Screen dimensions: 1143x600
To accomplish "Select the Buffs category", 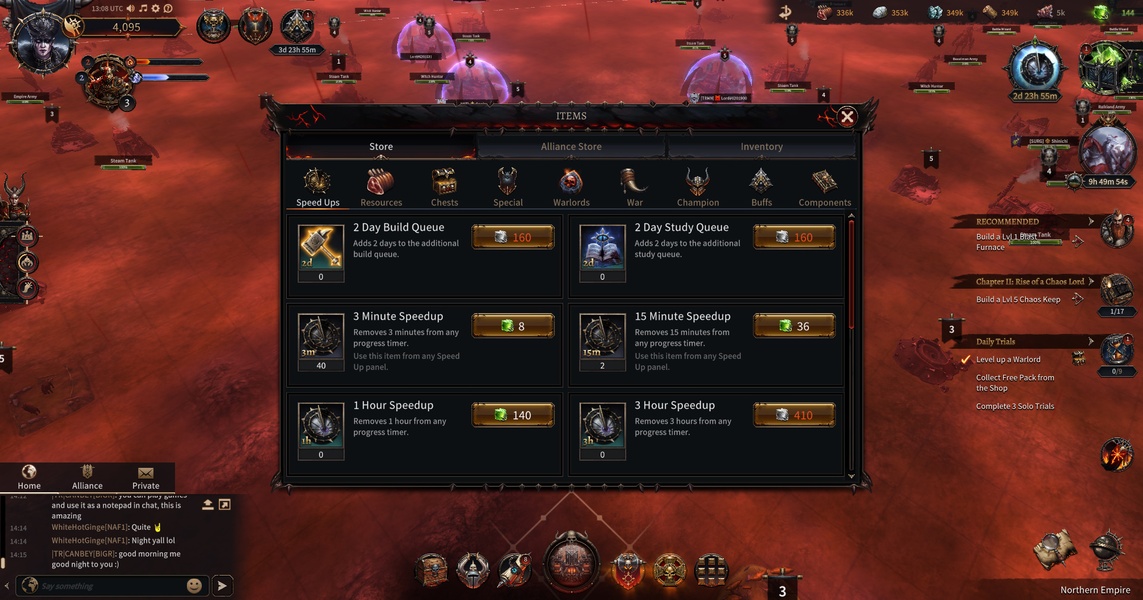I will point(761,187).
